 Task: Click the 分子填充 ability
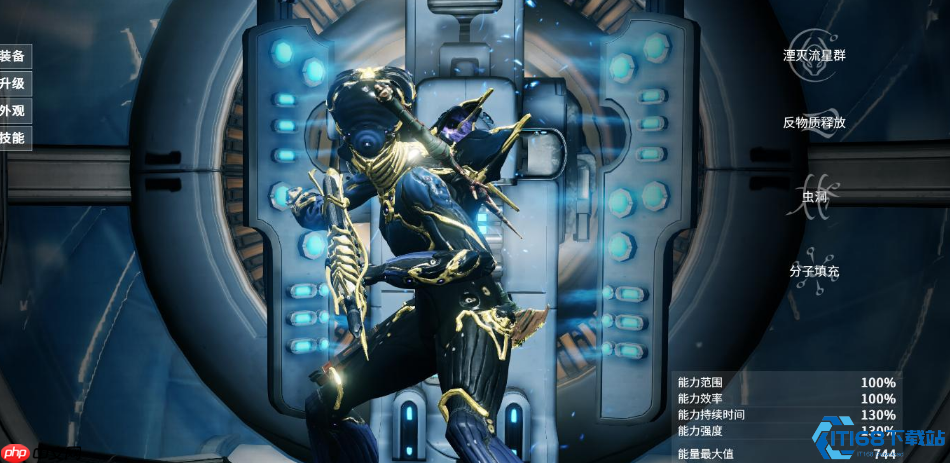coord(814,271)
